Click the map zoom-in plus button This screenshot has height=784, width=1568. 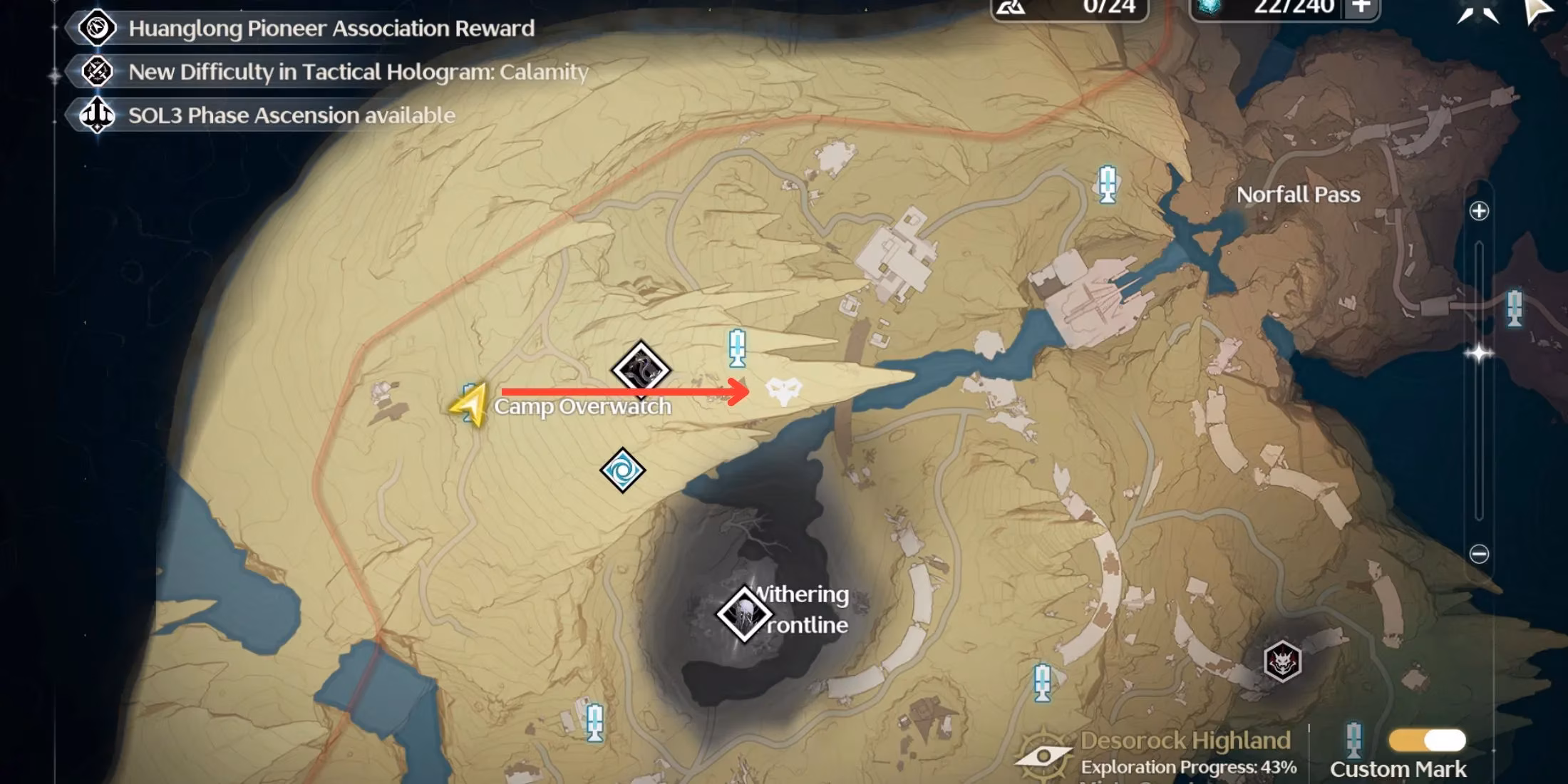tap(1479, 211)
